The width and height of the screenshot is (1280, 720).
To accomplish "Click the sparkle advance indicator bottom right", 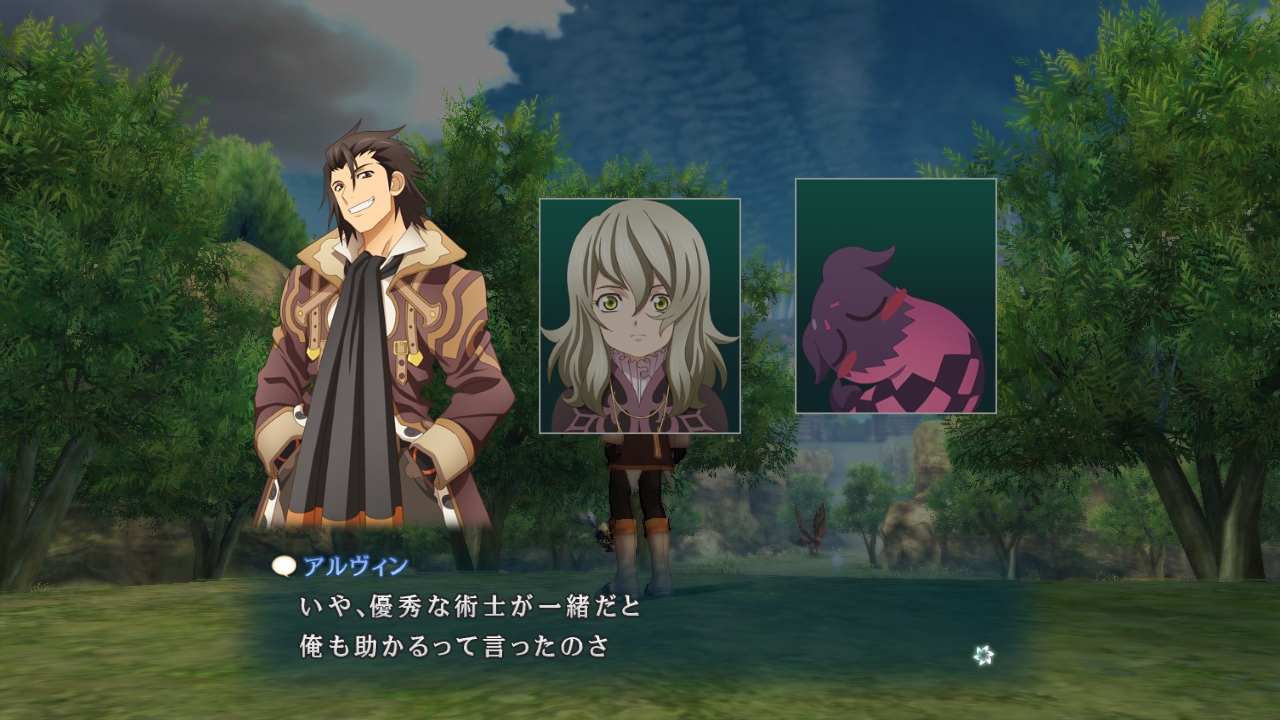I will coord(984,656).
